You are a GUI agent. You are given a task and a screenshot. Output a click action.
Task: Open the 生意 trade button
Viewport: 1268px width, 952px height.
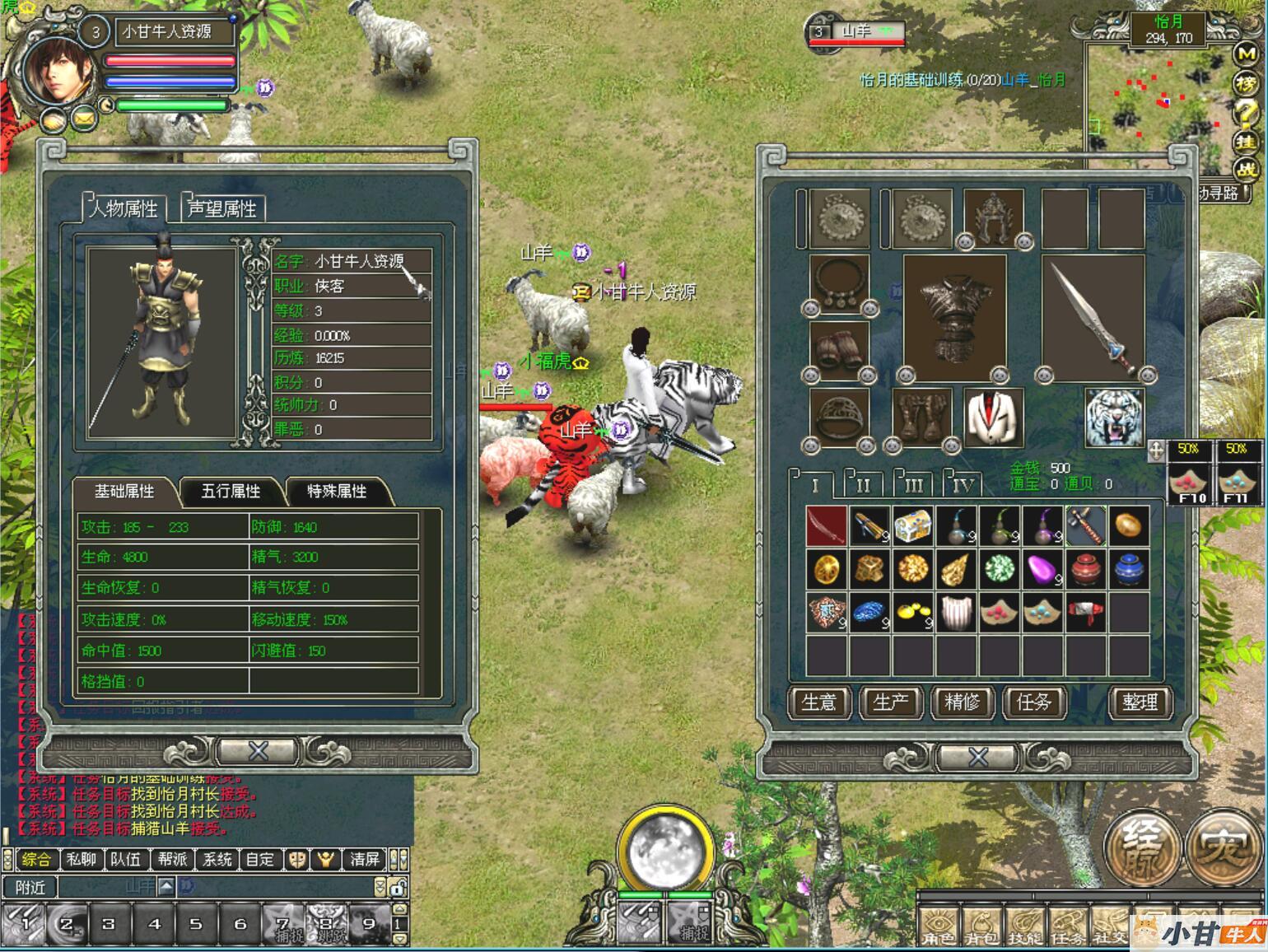pos(818,702)
